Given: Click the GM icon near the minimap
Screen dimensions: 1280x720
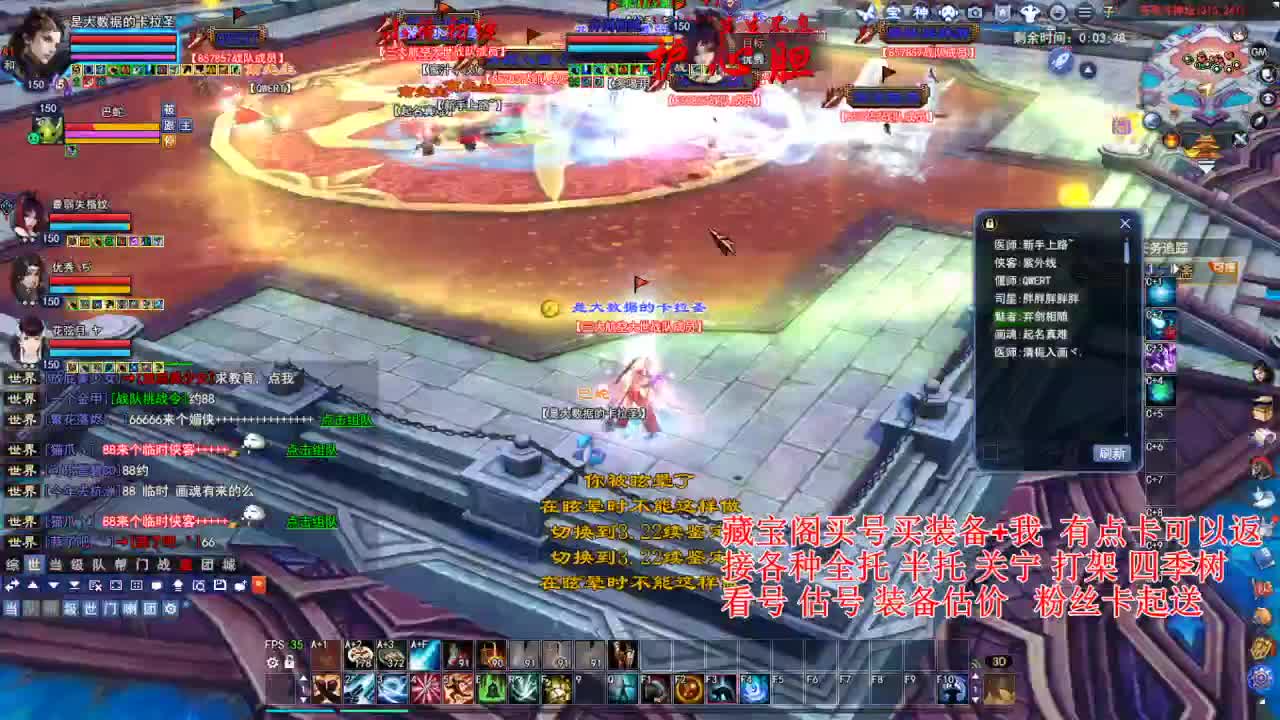Looking at the screenshot, I should point(1258,53).
